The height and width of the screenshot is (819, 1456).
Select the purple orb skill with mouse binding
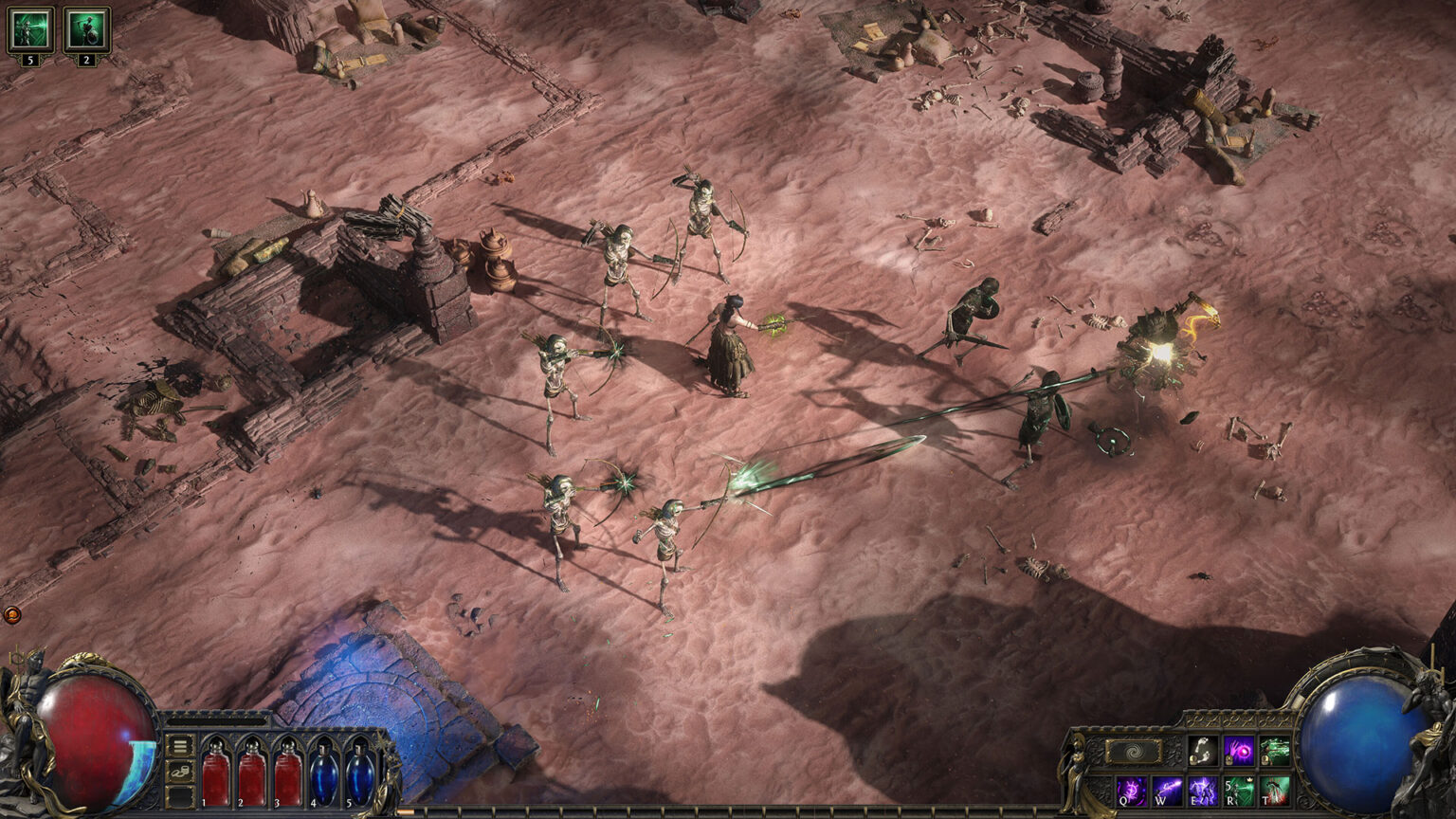1238,752
